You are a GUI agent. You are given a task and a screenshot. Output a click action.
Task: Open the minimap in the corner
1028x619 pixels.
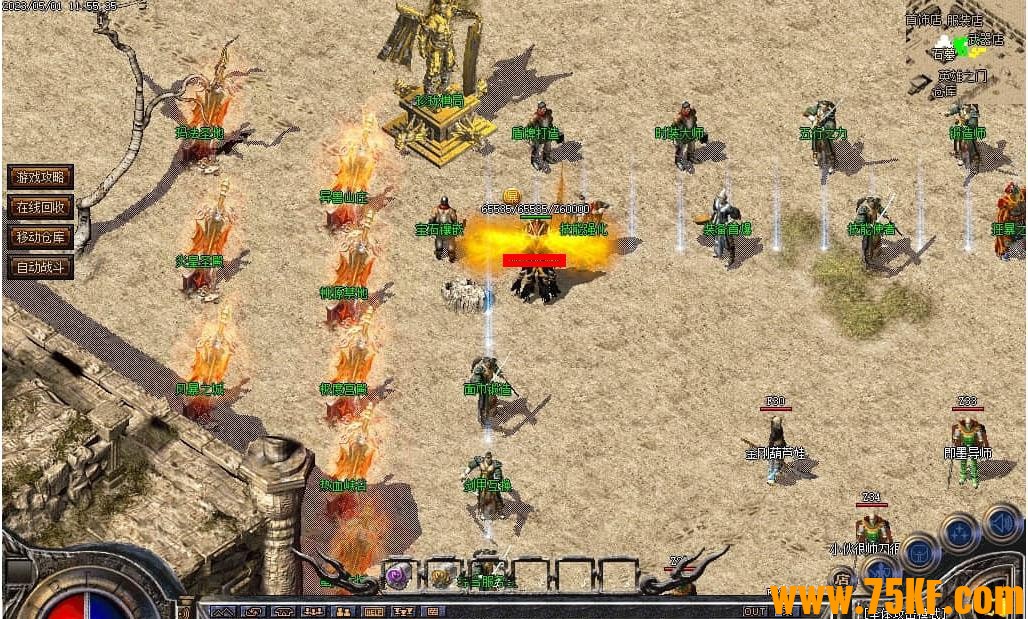[x=965, y=50]
